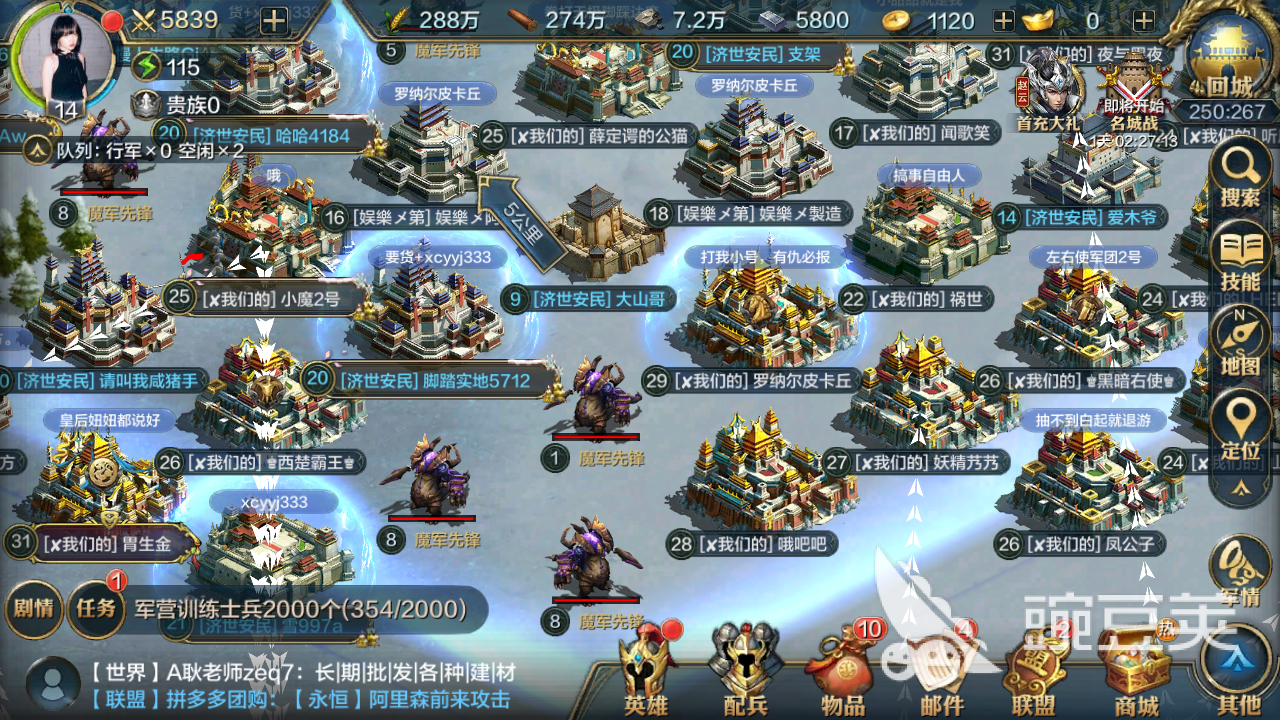Open the 联盟 alliance menu

pyautogui.click(x=1033, y=672)
